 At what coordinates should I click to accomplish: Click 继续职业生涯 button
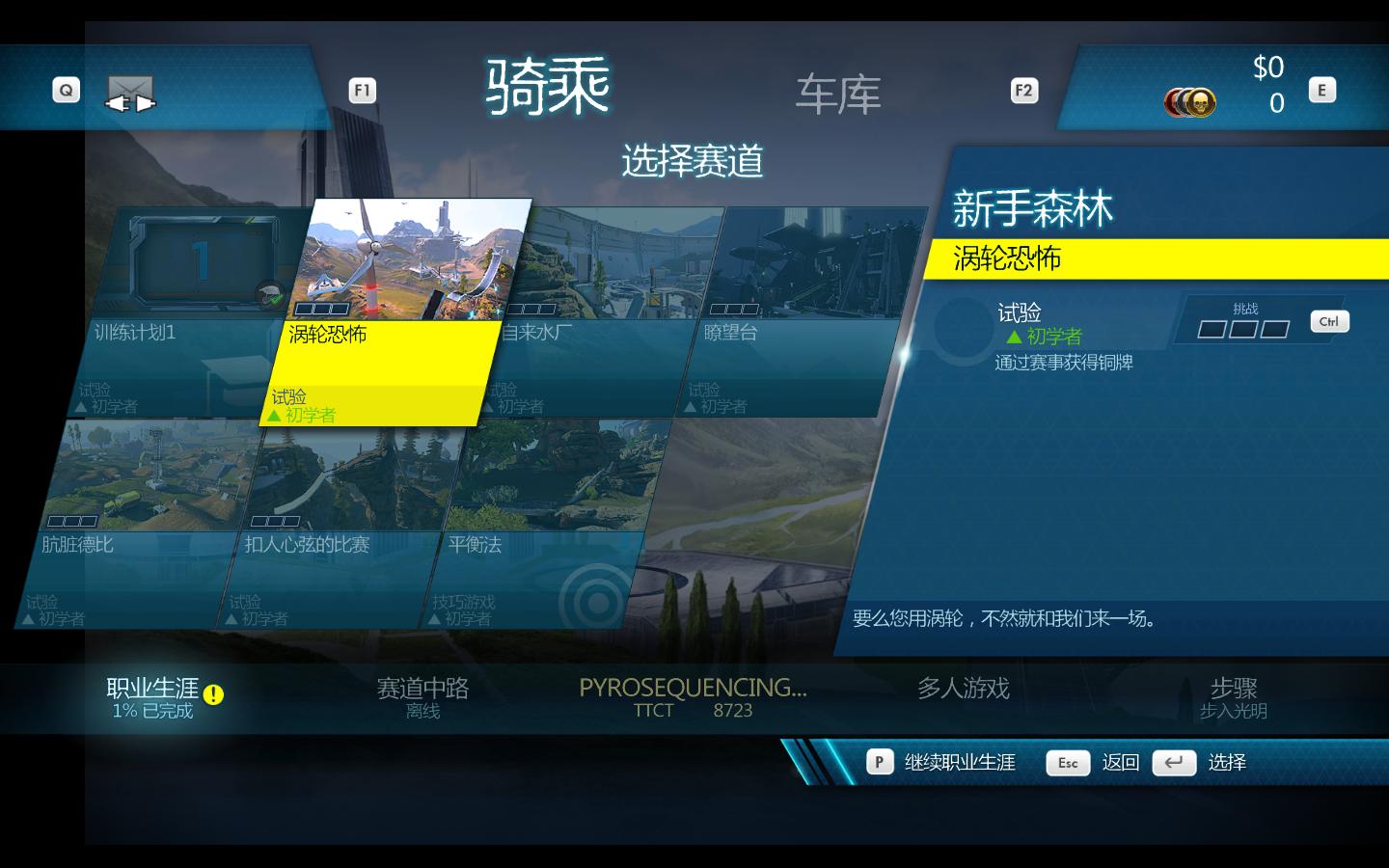(959, 762)
